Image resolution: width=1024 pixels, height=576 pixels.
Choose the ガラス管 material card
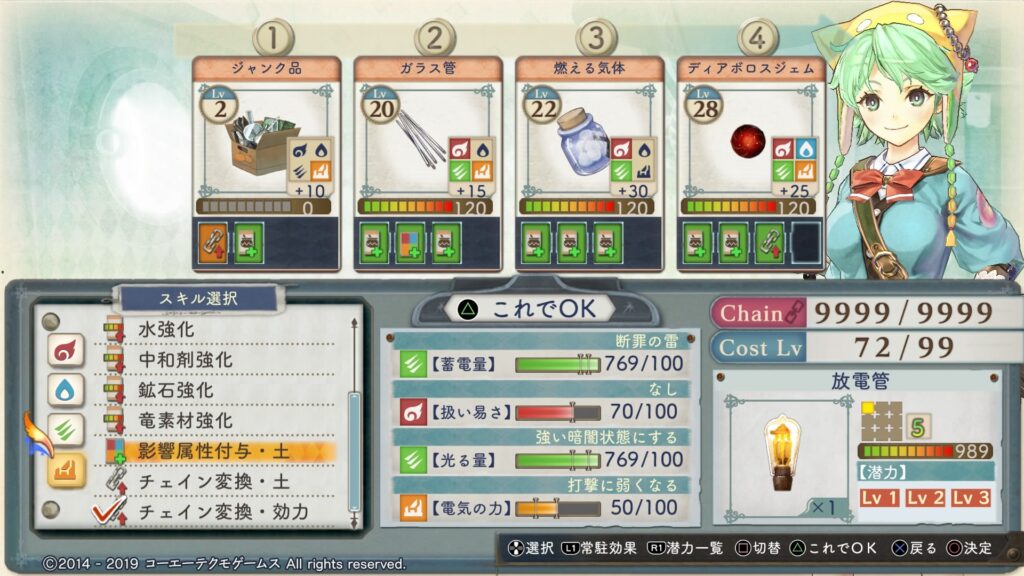pos(427,160)
